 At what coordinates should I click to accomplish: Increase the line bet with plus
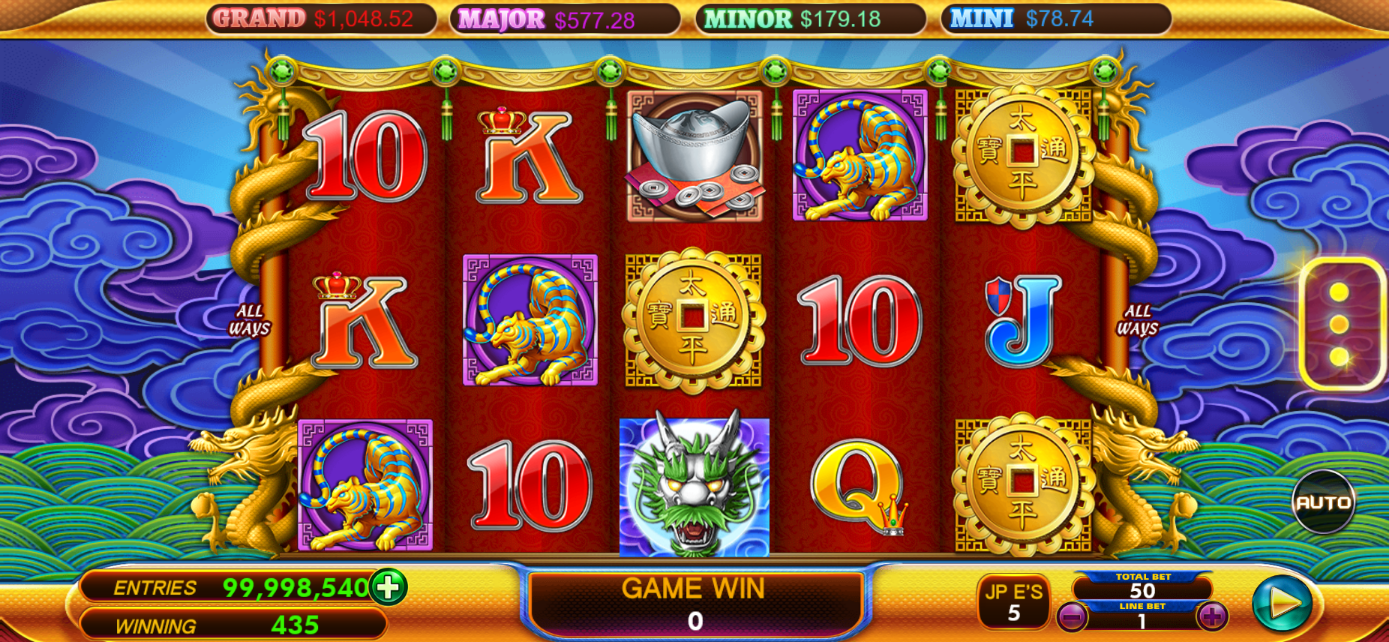[1212, 616]
